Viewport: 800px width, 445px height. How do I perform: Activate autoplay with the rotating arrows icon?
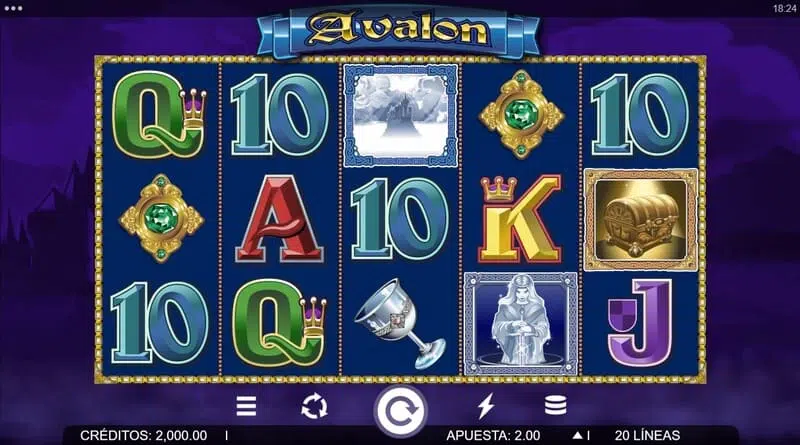point(314,406)
